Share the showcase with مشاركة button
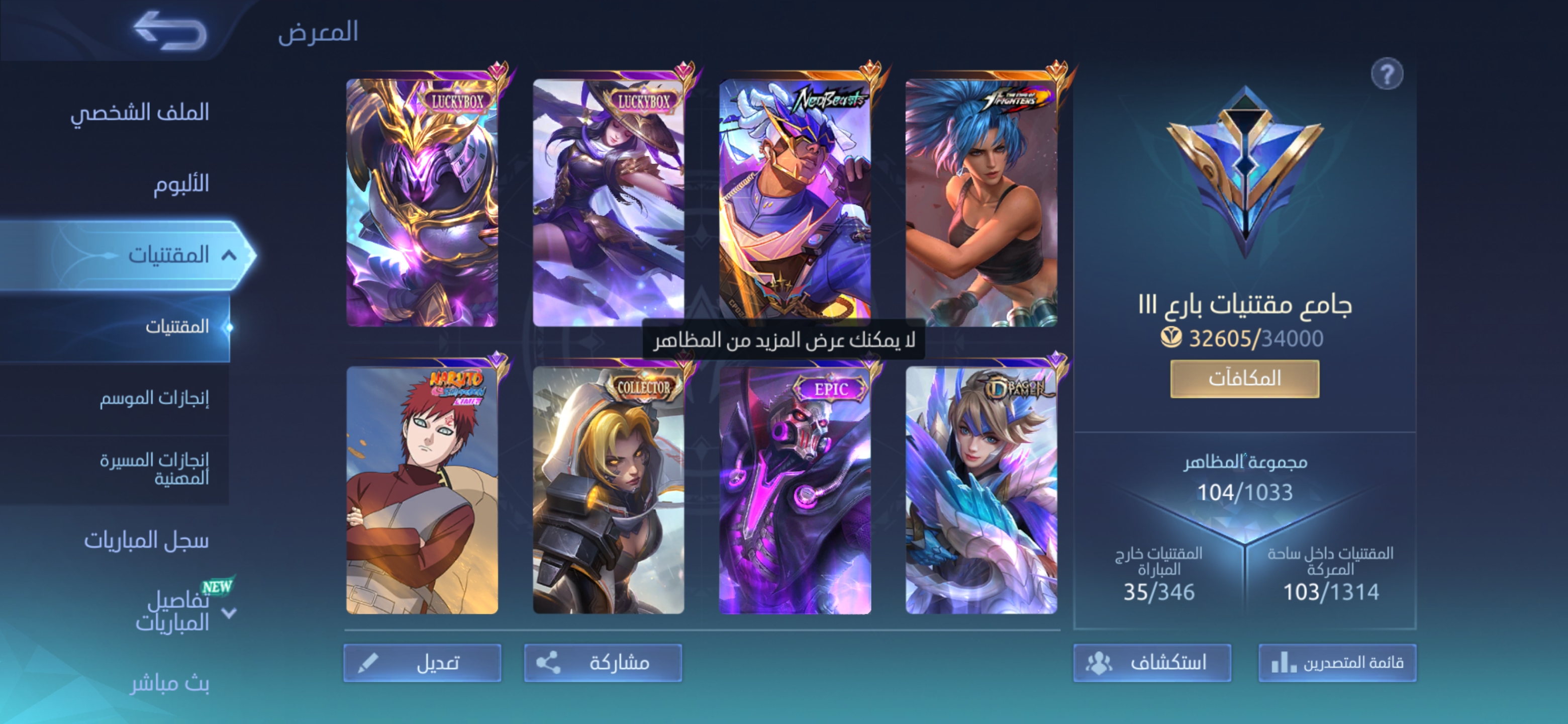 point(603,663)
